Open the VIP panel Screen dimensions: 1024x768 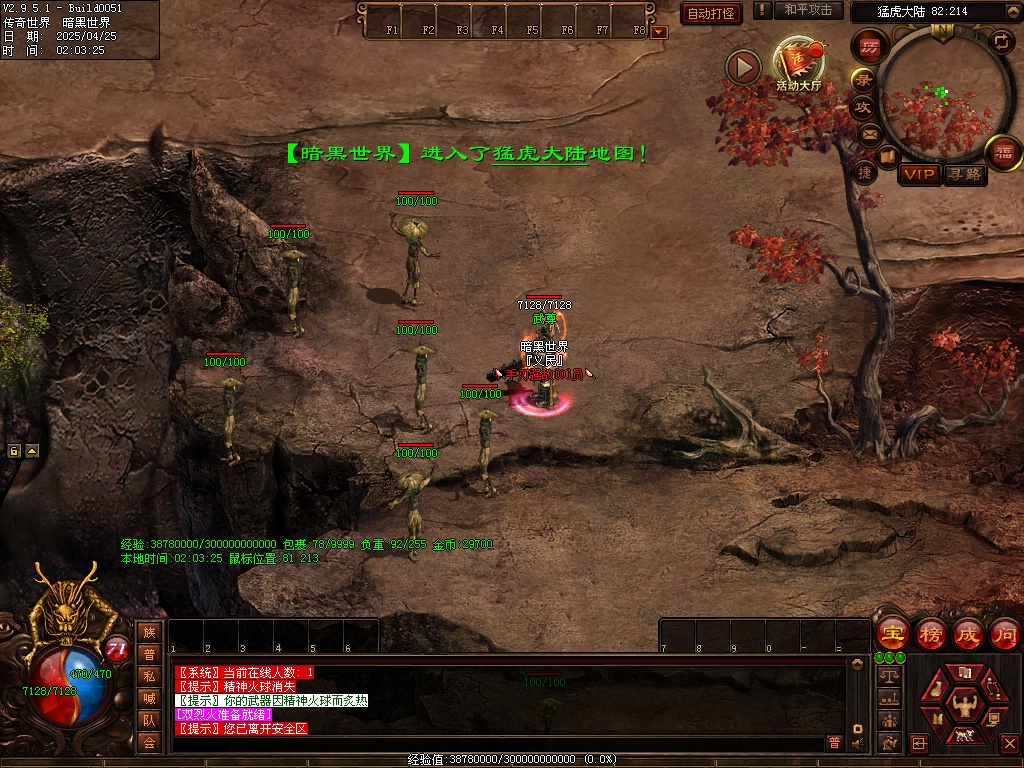coord(919,175)
